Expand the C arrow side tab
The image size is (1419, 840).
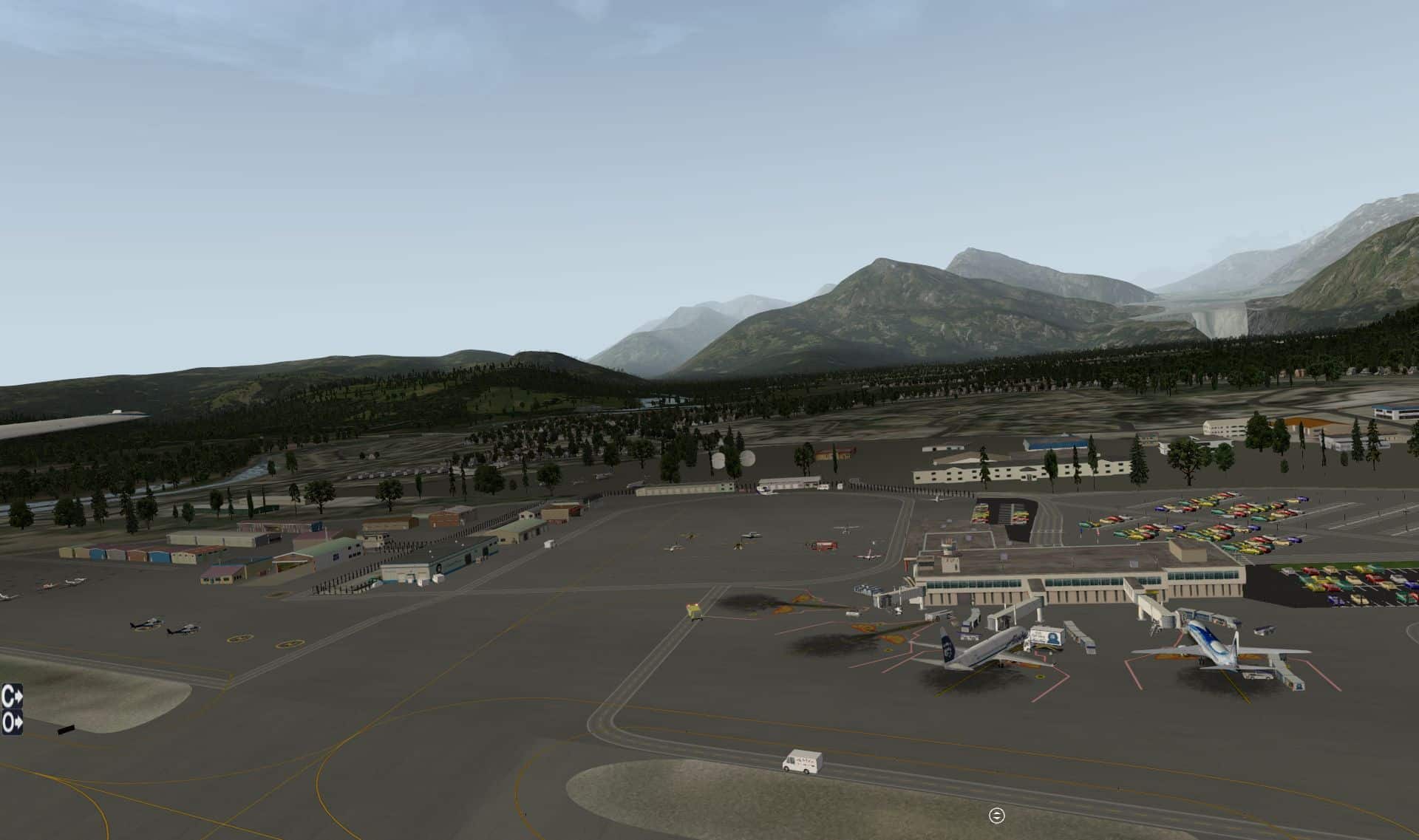point(12,696)
